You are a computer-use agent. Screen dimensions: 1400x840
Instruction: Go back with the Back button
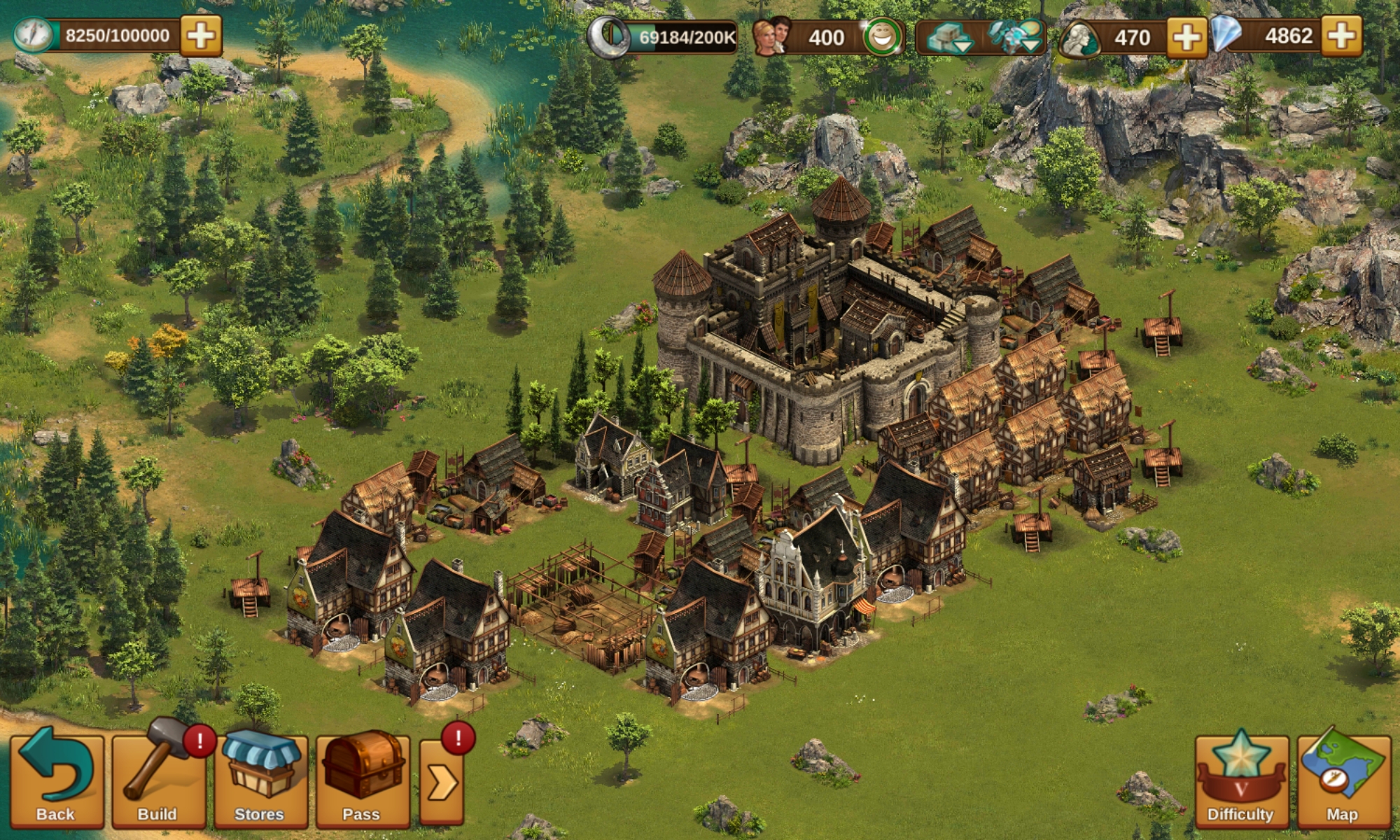click(x=55, y=778)
